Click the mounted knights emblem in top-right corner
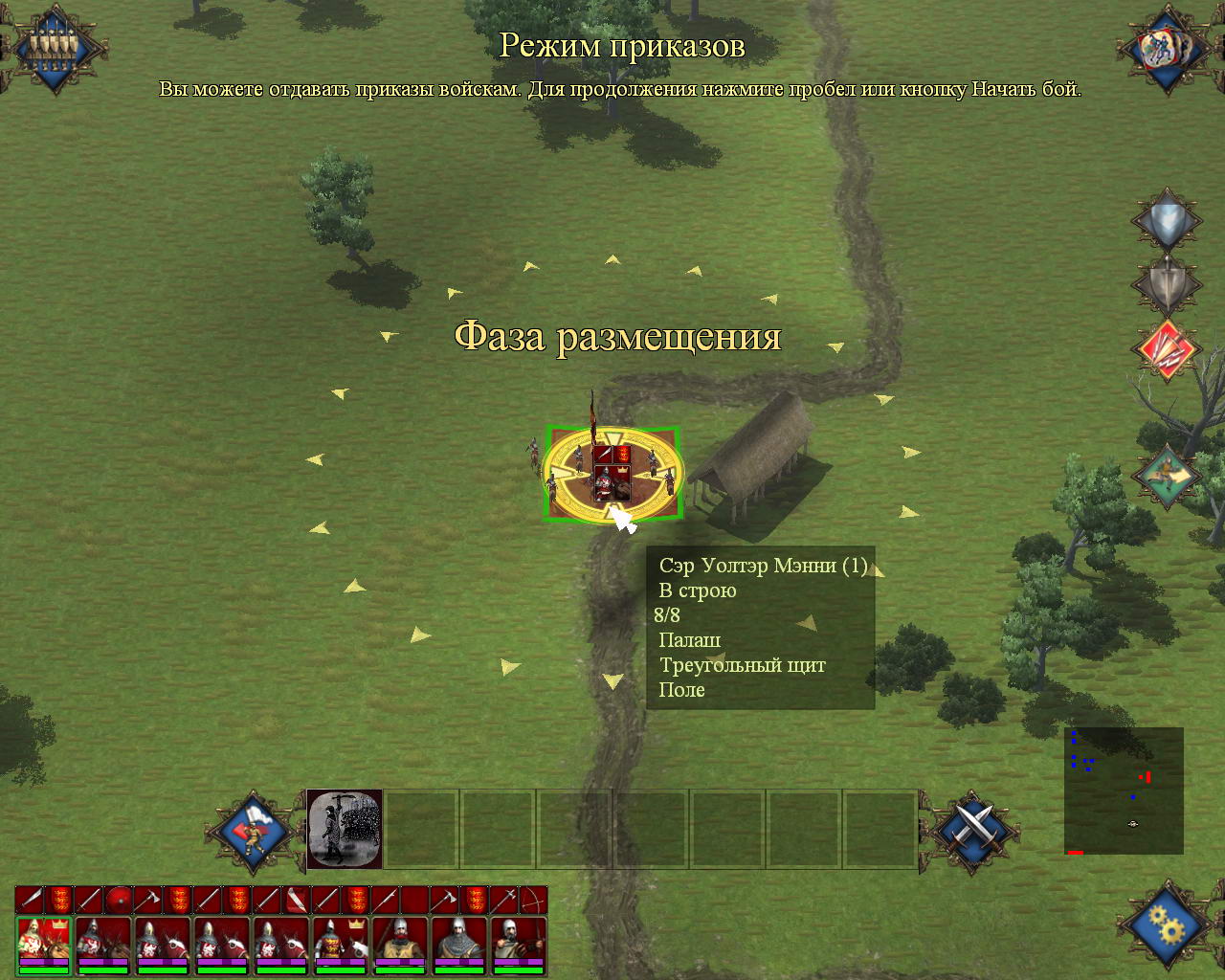 click(1168, 48)
